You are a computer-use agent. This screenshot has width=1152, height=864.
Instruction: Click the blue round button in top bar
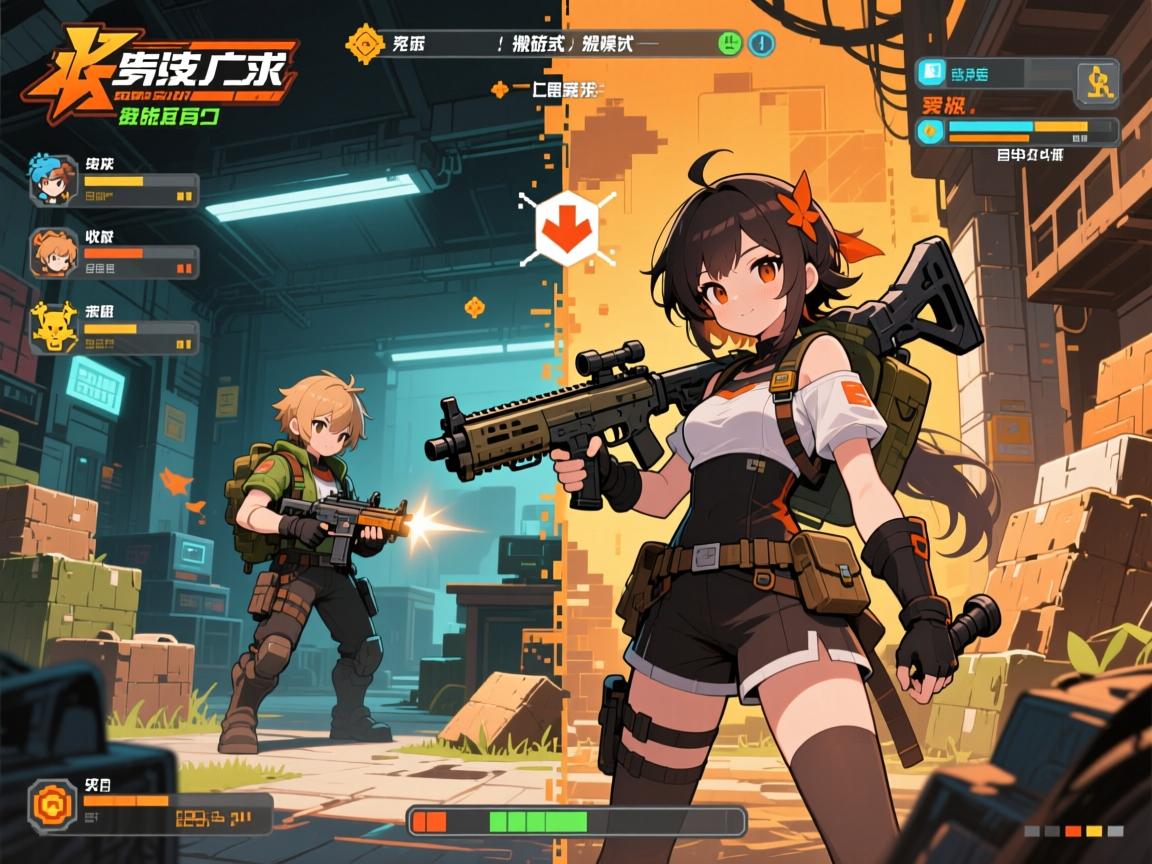click(x=762, y=43)
